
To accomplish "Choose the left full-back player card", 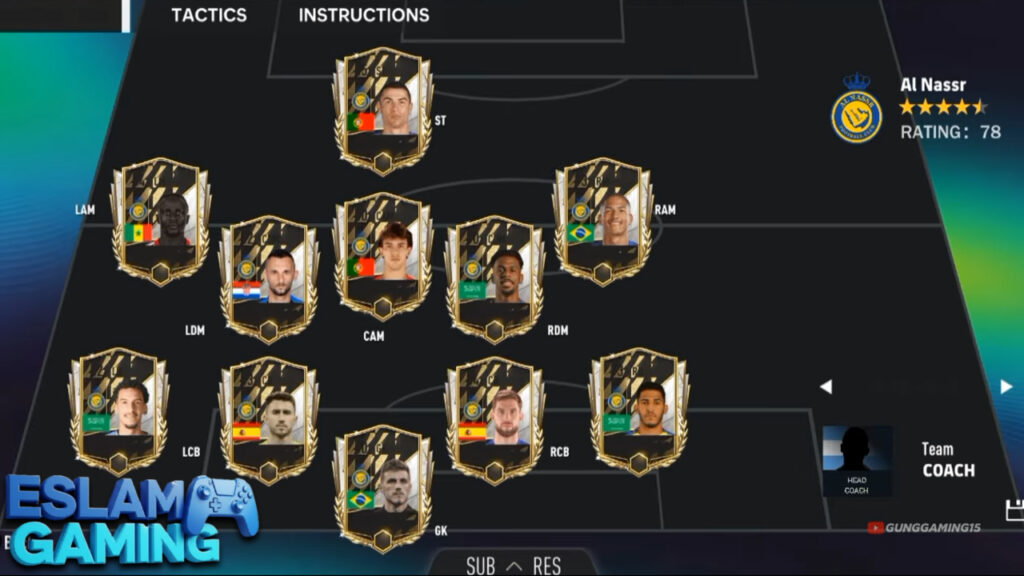I will click(118, 411).
